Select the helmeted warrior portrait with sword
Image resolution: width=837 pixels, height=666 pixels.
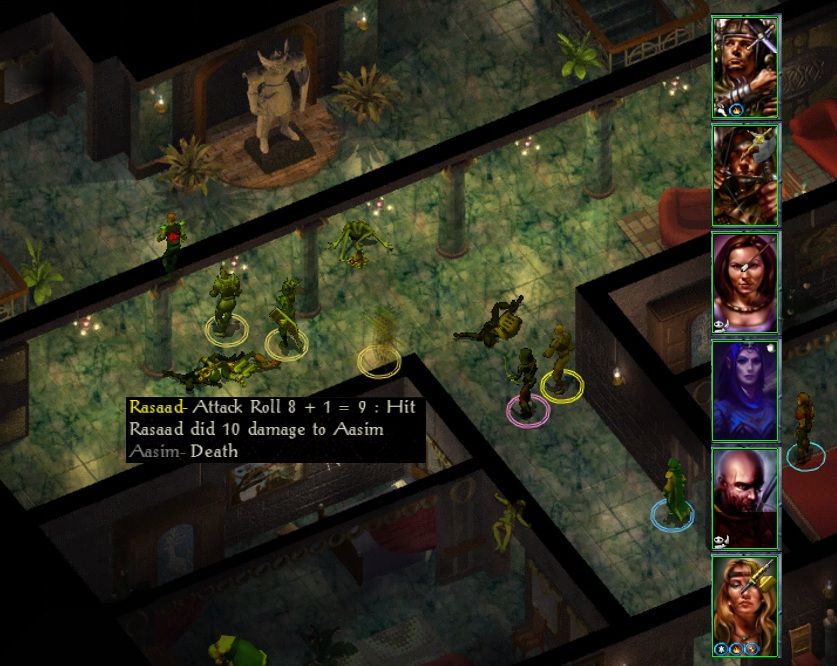[x=745, y=67]
